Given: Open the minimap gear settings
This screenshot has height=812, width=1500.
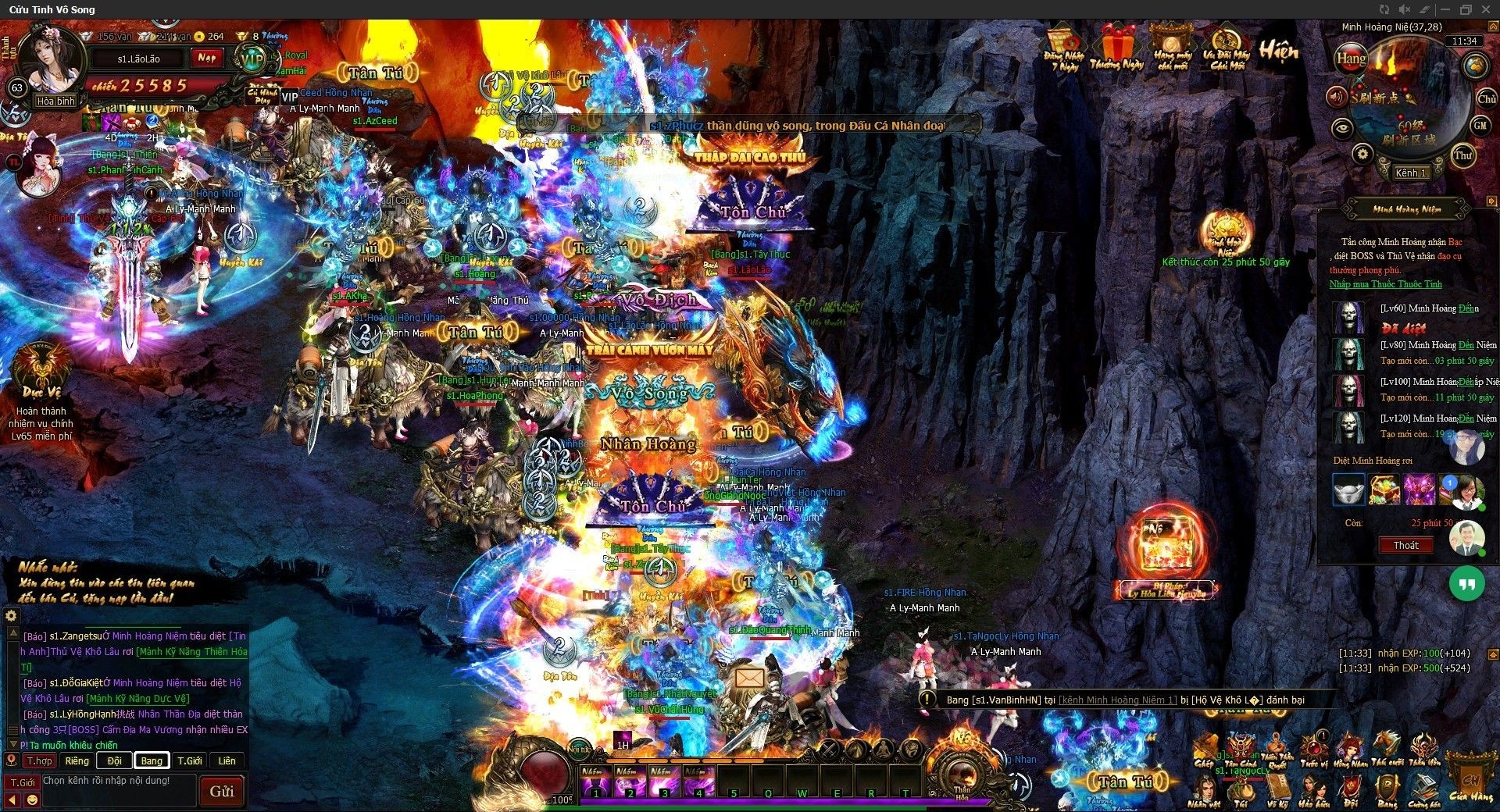Looking at the screenshot, I should 1362,154.
